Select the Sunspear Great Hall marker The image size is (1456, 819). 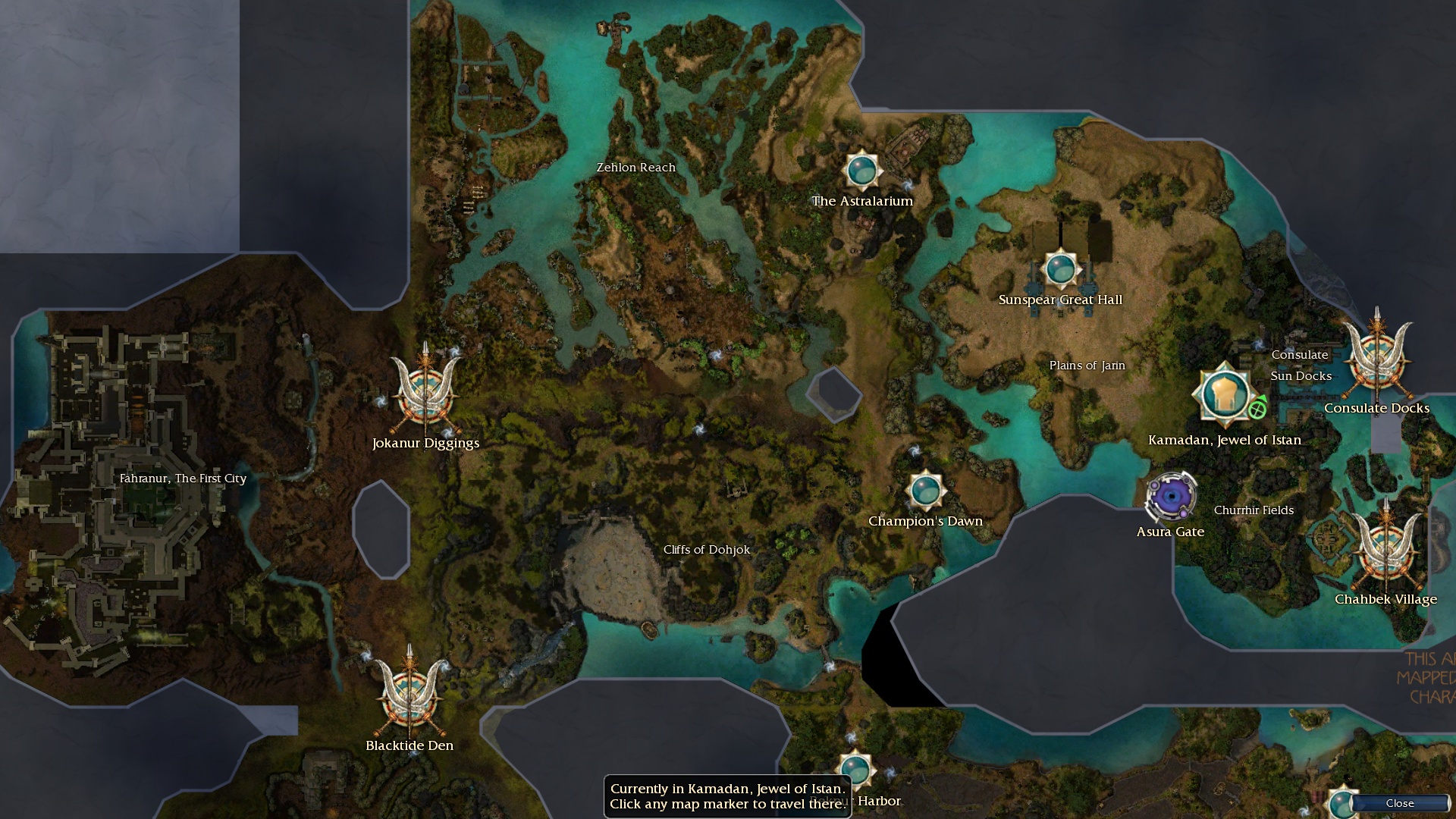point(1060,268)
